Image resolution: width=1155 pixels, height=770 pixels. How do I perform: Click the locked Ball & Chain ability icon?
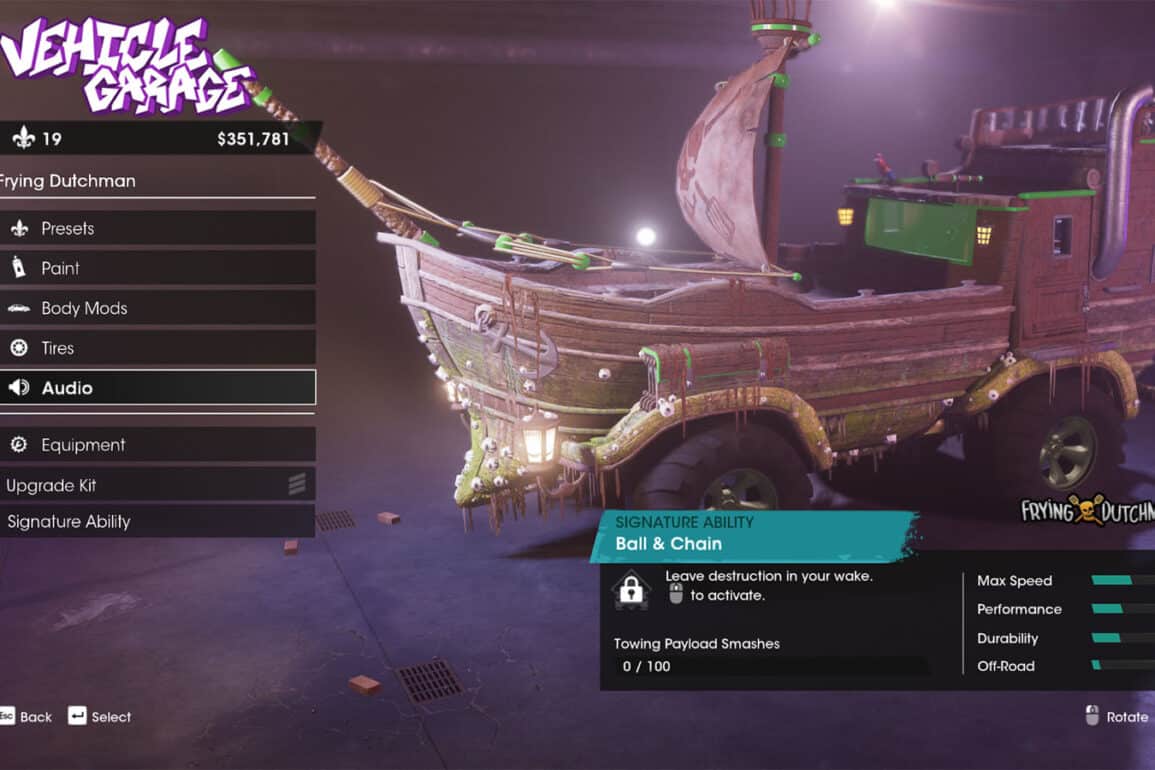631,590
